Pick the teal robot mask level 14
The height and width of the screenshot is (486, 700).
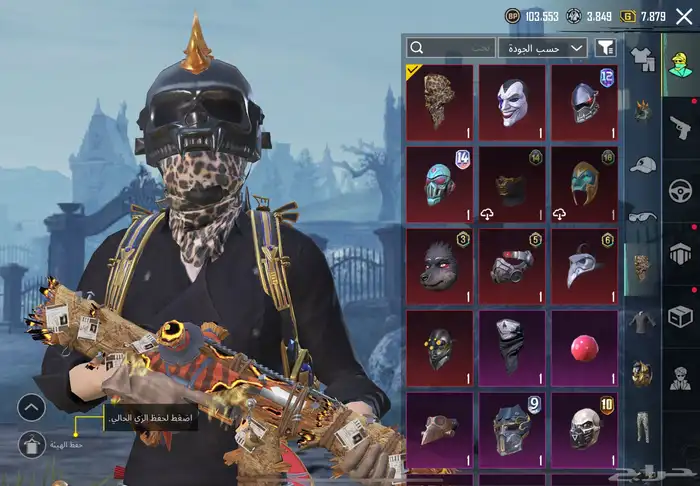pos(440,184)
